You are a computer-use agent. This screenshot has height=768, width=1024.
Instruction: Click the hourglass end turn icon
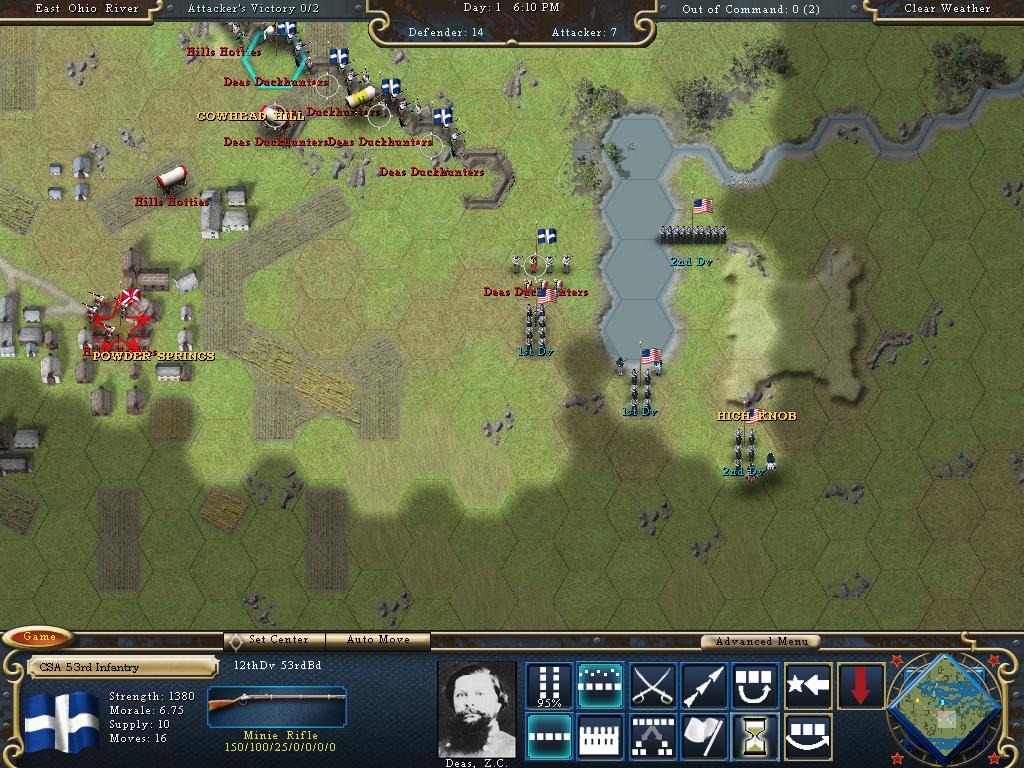point(756,737)
